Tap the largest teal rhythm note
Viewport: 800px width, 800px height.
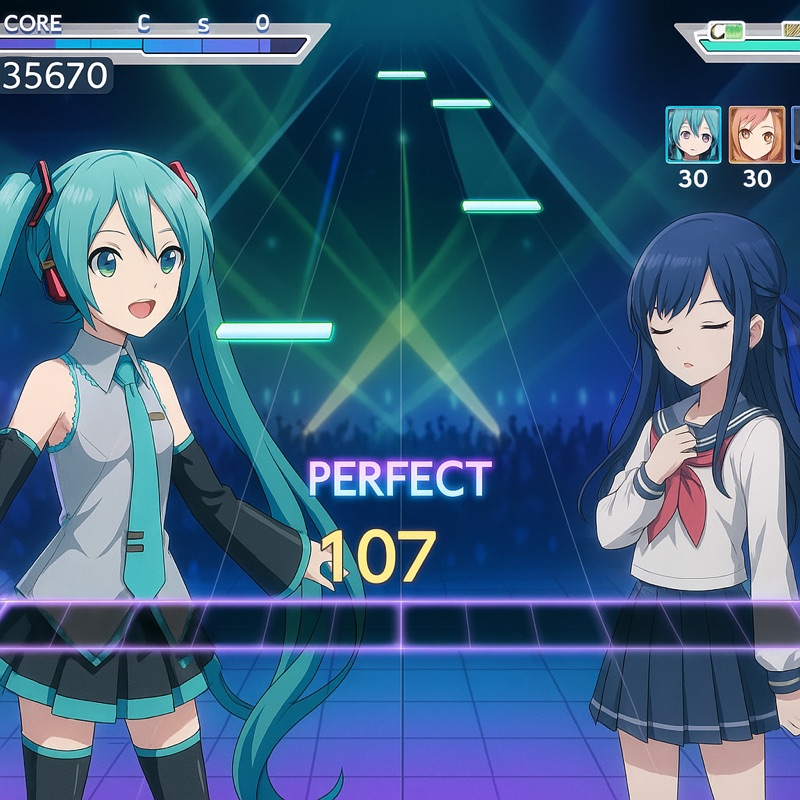point(274,331)
